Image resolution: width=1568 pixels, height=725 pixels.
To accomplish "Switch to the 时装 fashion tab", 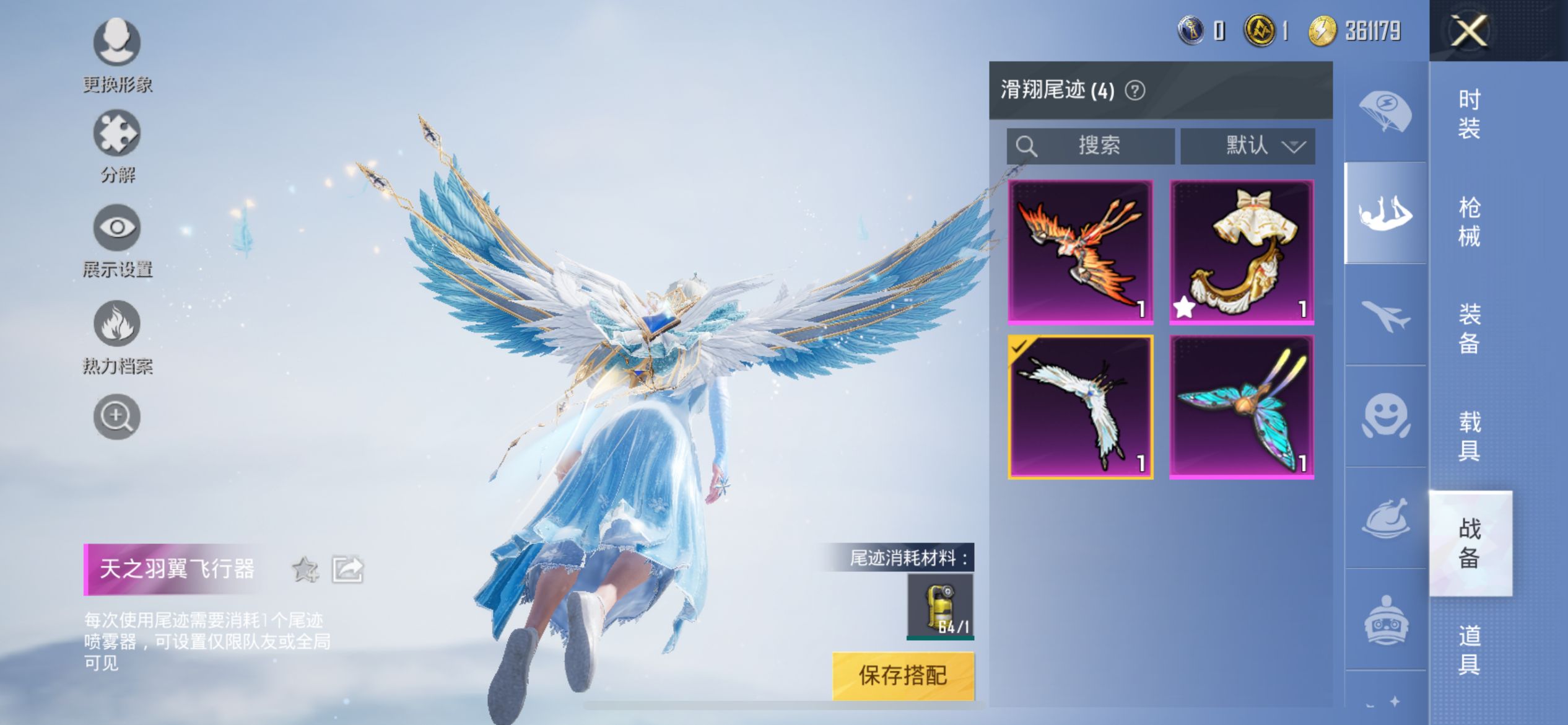I will pyautogui.click(x=1469, y=115).
